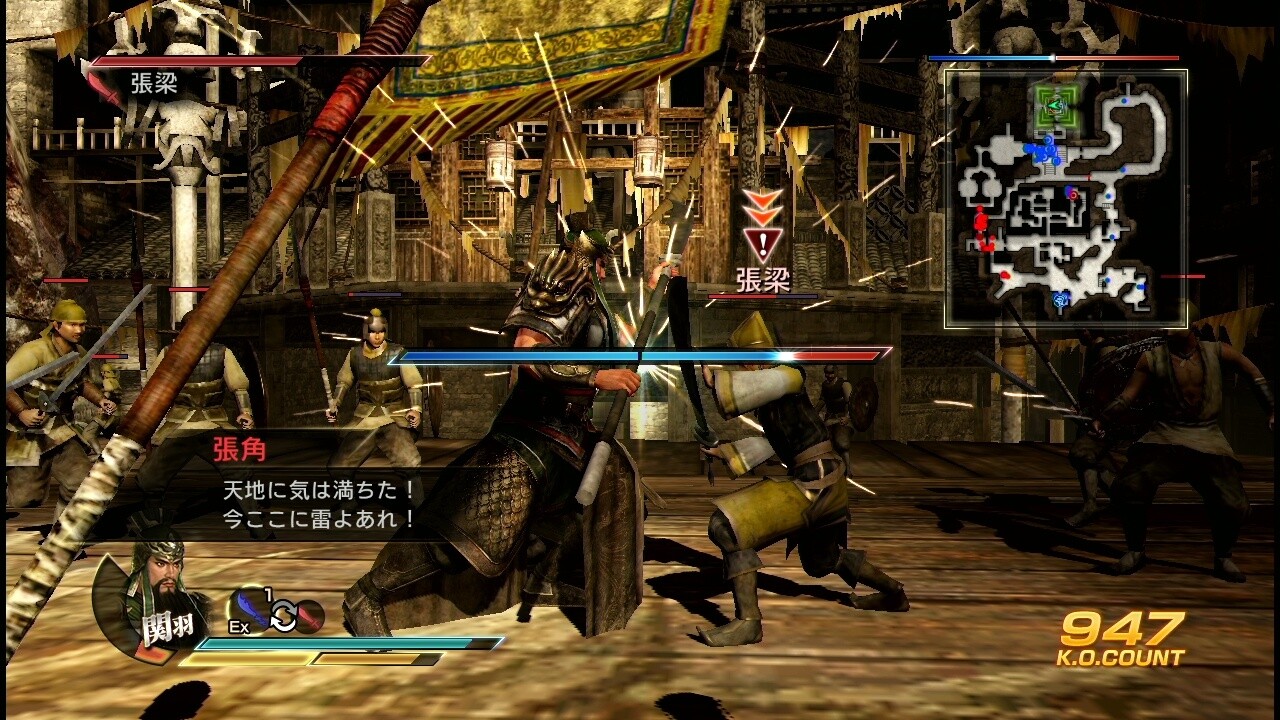Click the red secondary weapon icon
The height and width of the screenshot is (720, 1280).
[311, 615]
